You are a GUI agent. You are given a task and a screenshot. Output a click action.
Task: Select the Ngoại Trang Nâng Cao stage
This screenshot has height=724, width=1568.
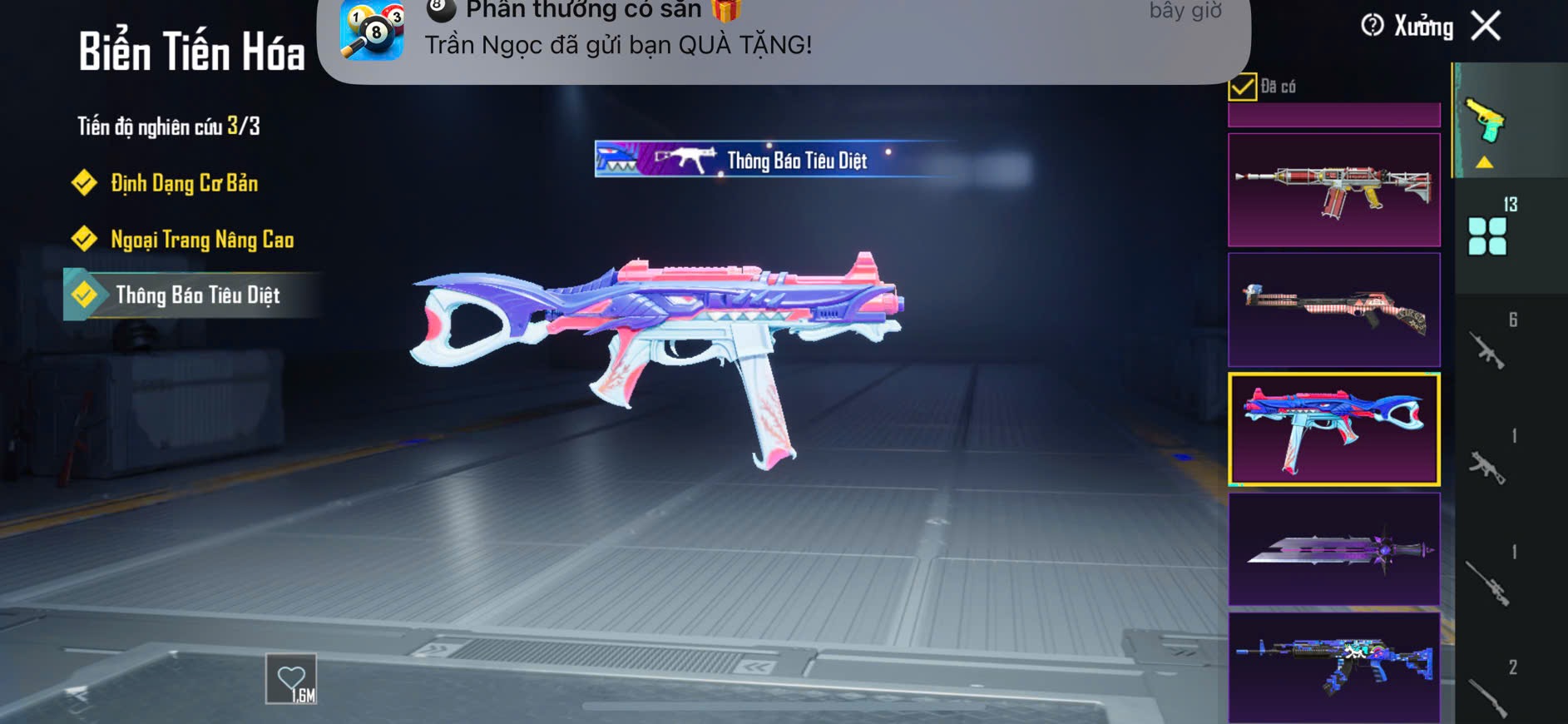[202, 240]
